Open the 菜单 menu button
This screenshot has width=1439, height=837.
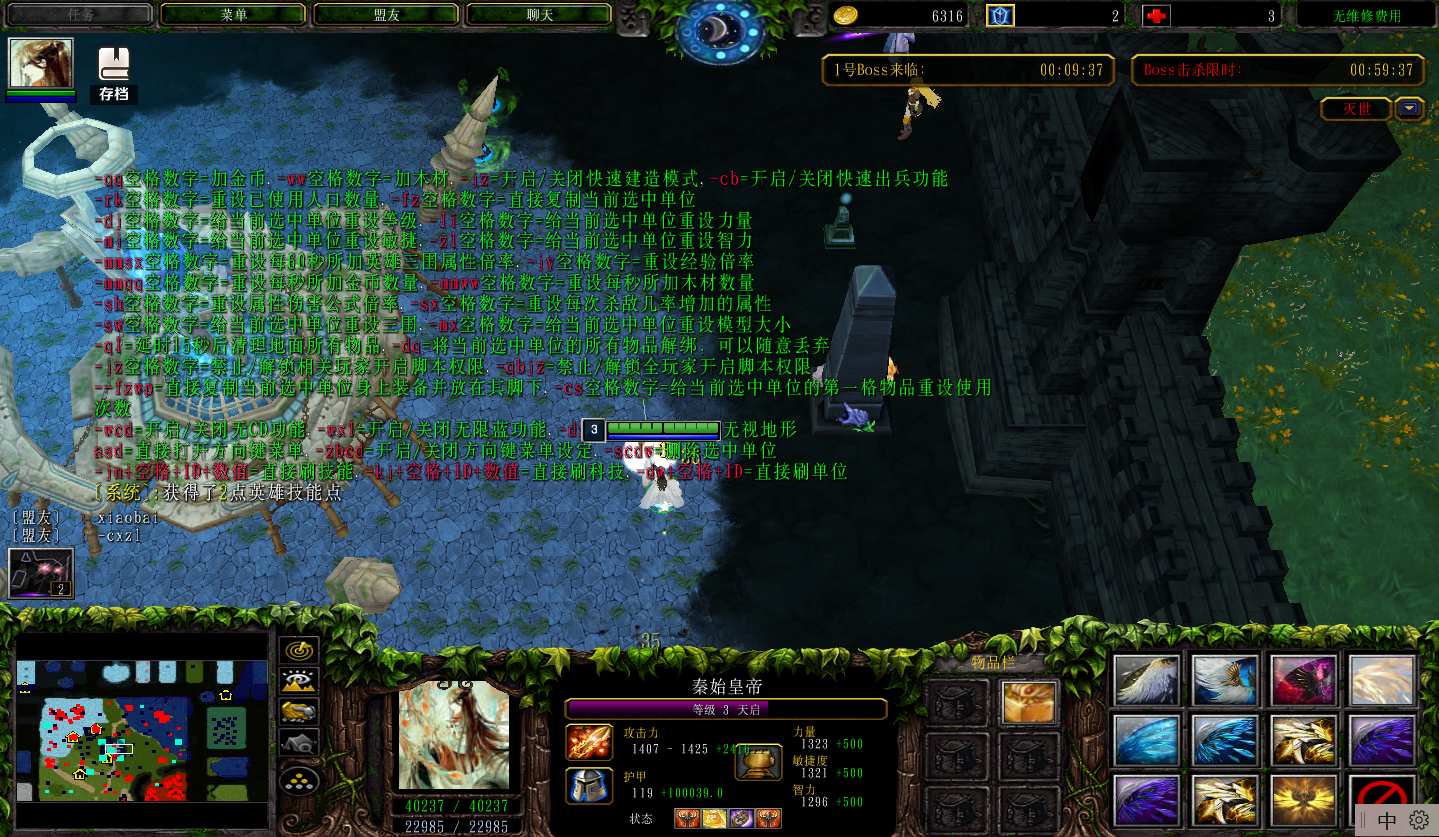click(233, 15)
